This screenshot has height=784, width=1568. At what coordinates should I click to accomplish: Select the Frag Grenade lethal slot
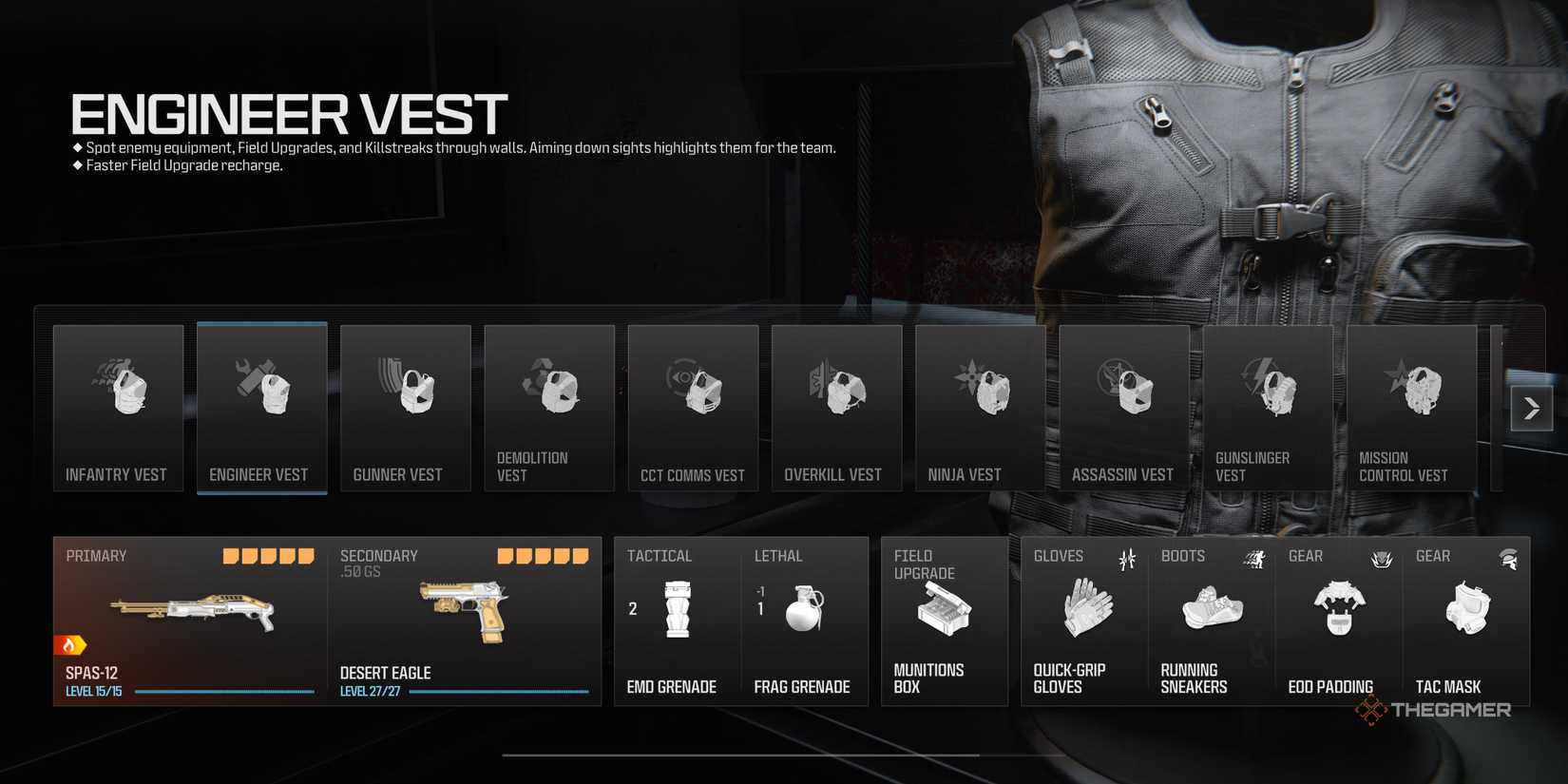click(x=803, y=618)
